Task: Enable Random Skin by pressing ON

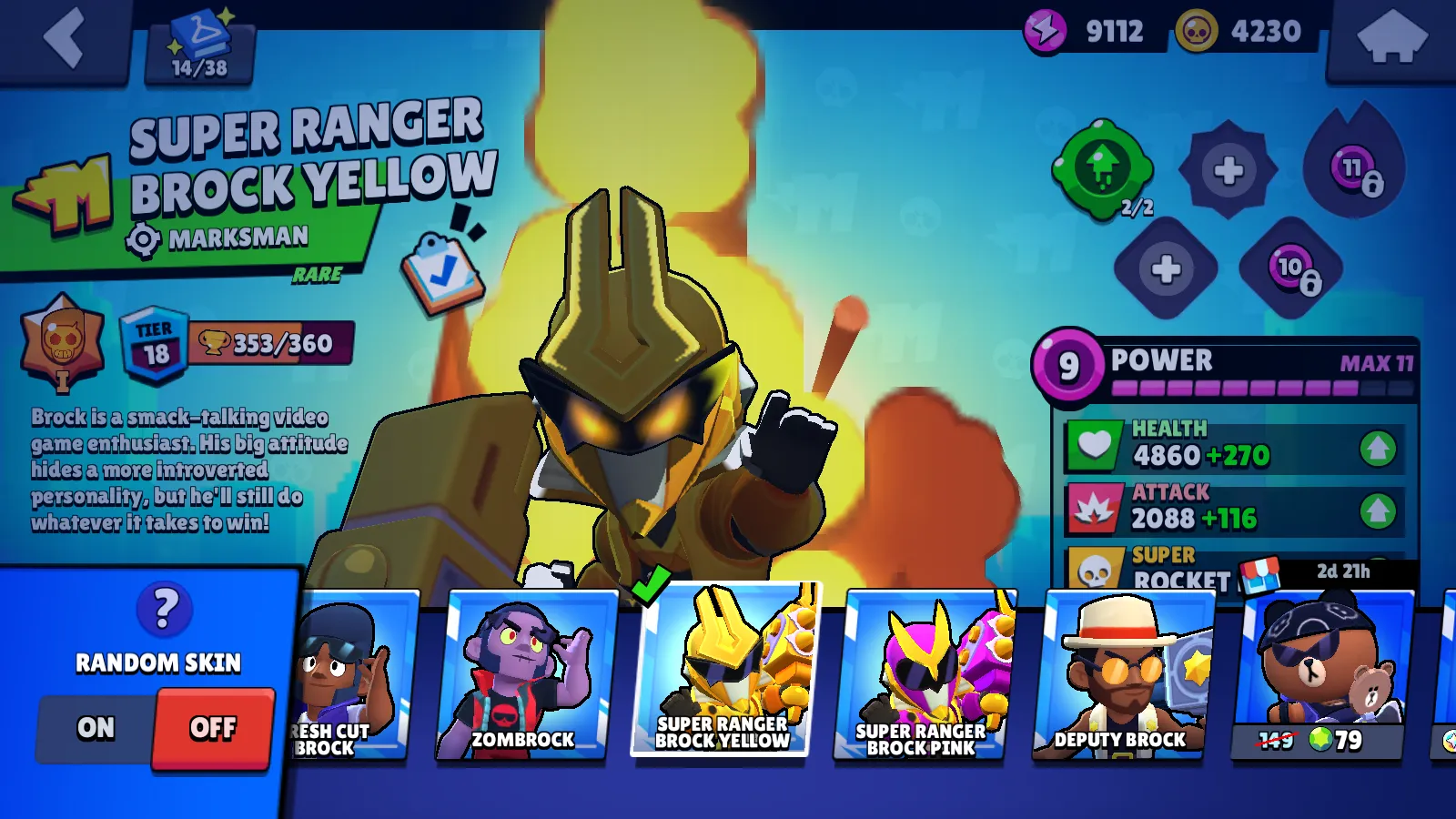Action: coord(96,728)
